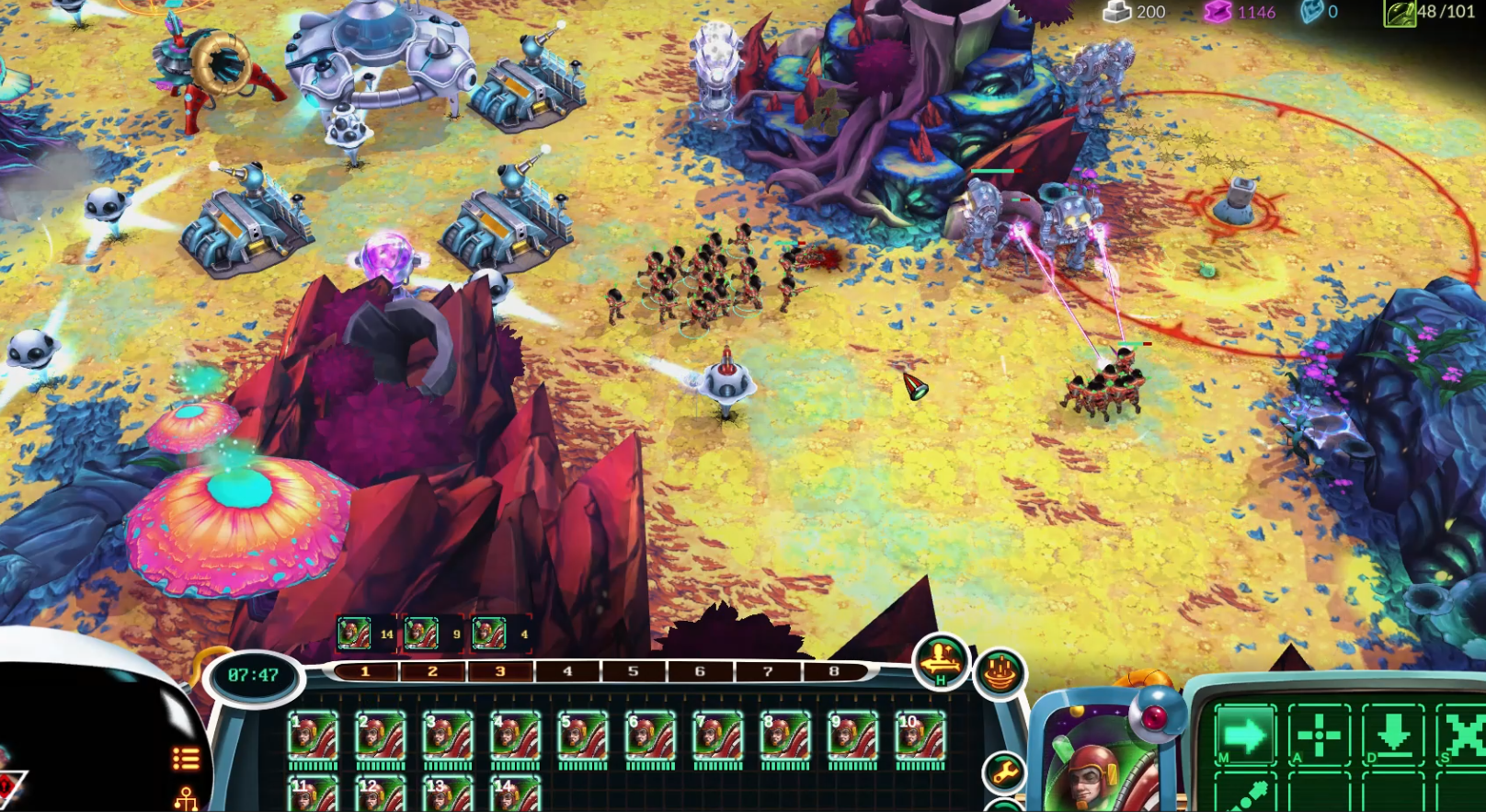Open the wrench repair button
The image size is (1486, 812).
pyautogui.click(x=1003, y=772)
